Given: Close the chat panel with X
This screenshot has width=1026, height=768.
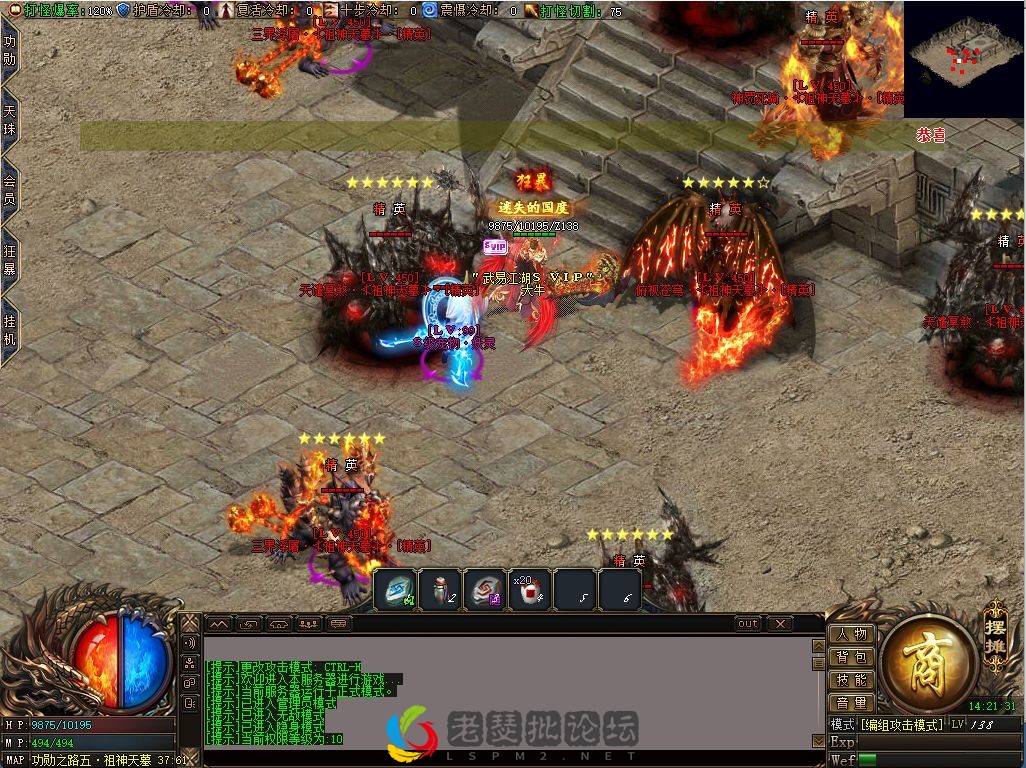Looking at the screenshot, I should coord(780,624).
